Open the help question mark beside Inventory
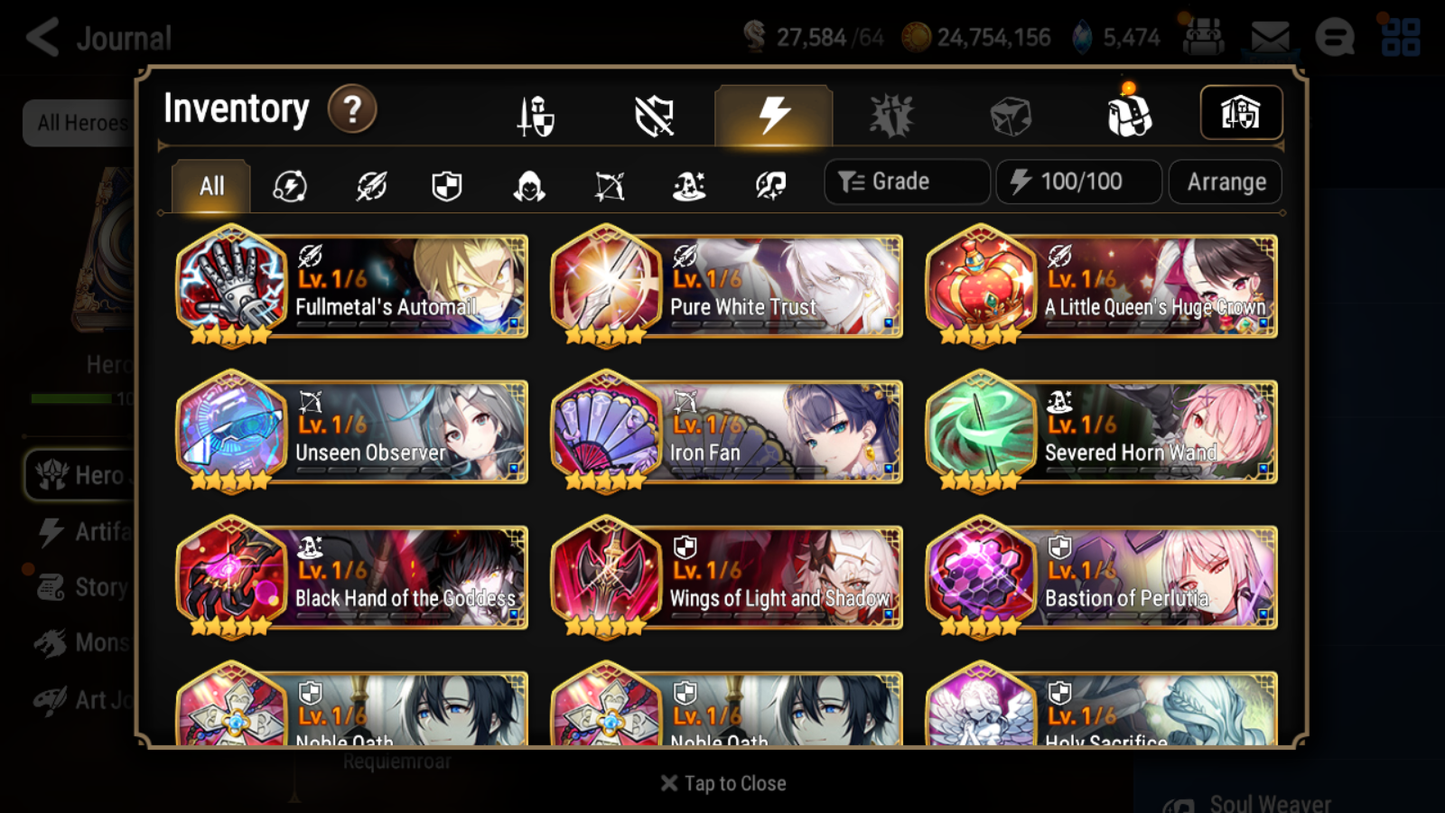This screenshot has width=1445, height=813. 352,110
